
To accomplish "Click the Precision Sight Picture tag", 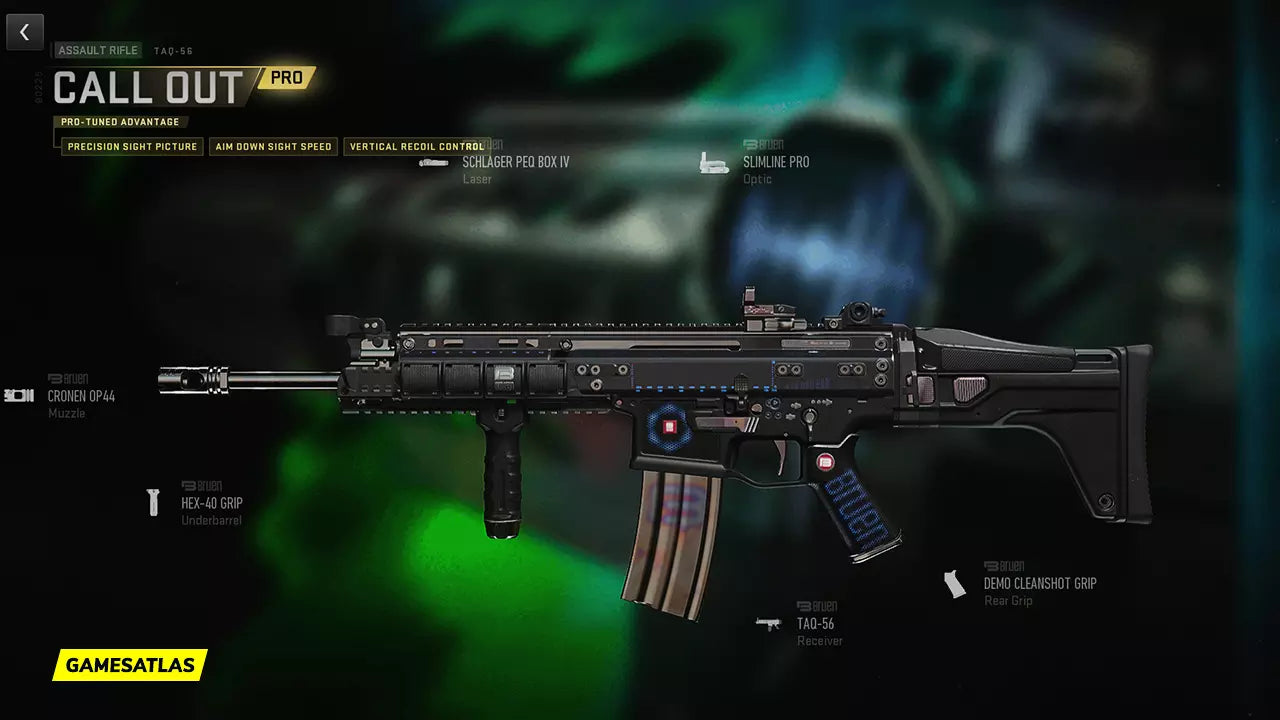I will (x=133, y=147).
